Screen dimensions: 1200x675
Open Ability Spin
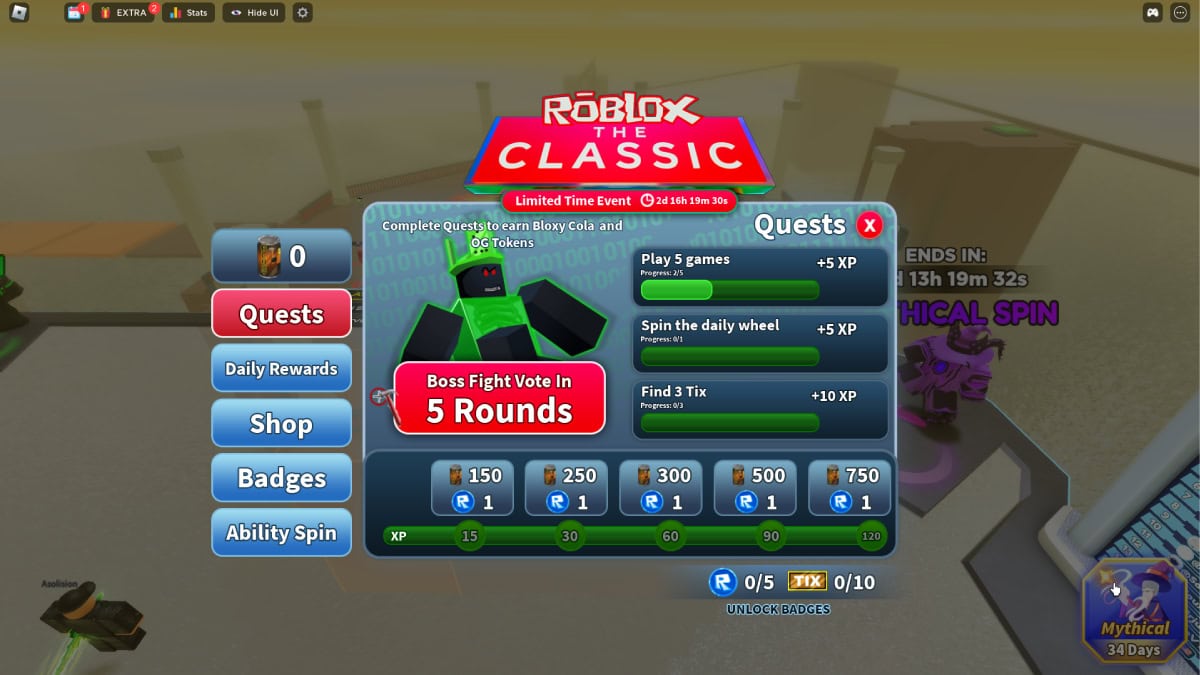(281, 532)
